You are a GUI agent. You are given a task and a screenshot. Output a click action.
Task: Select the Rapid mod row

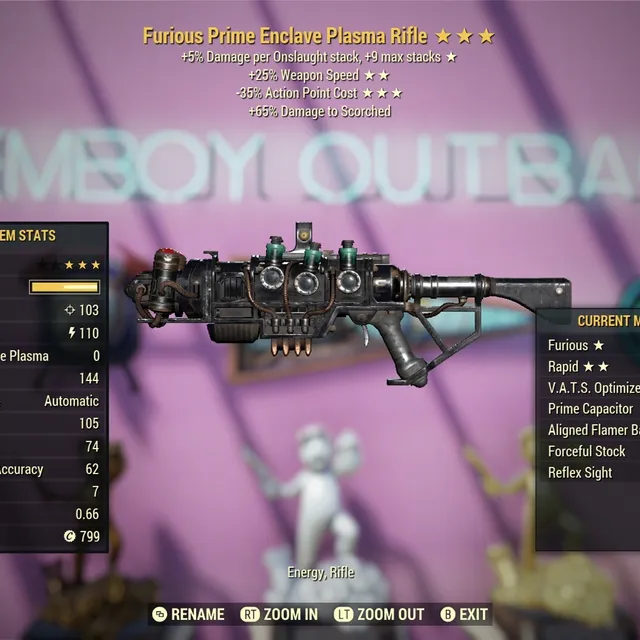[x=579, y=367]
